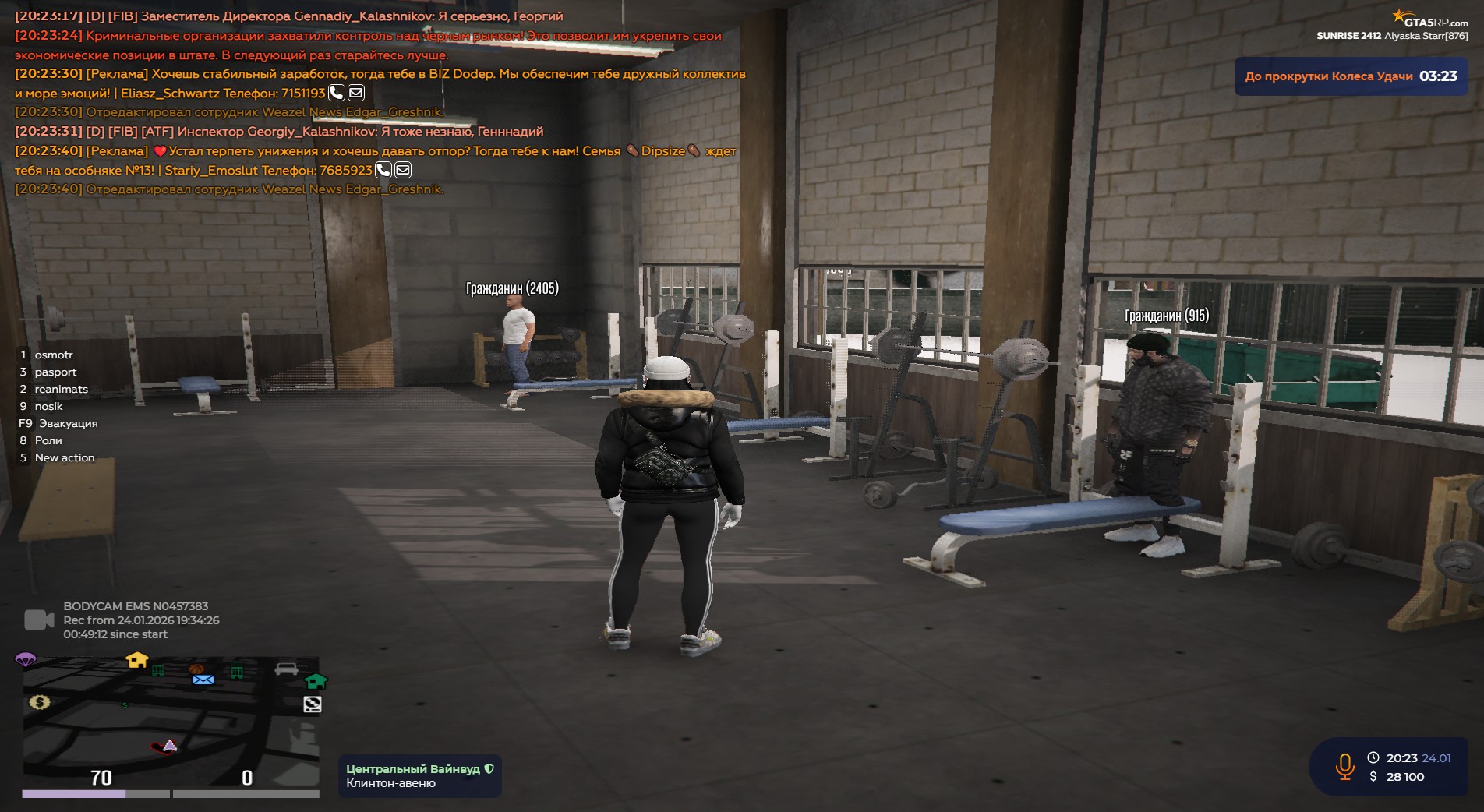Select the purple parachute minimap marker
The width and height of the screenshot is (1484, 812).
click(x=26, y=660)
